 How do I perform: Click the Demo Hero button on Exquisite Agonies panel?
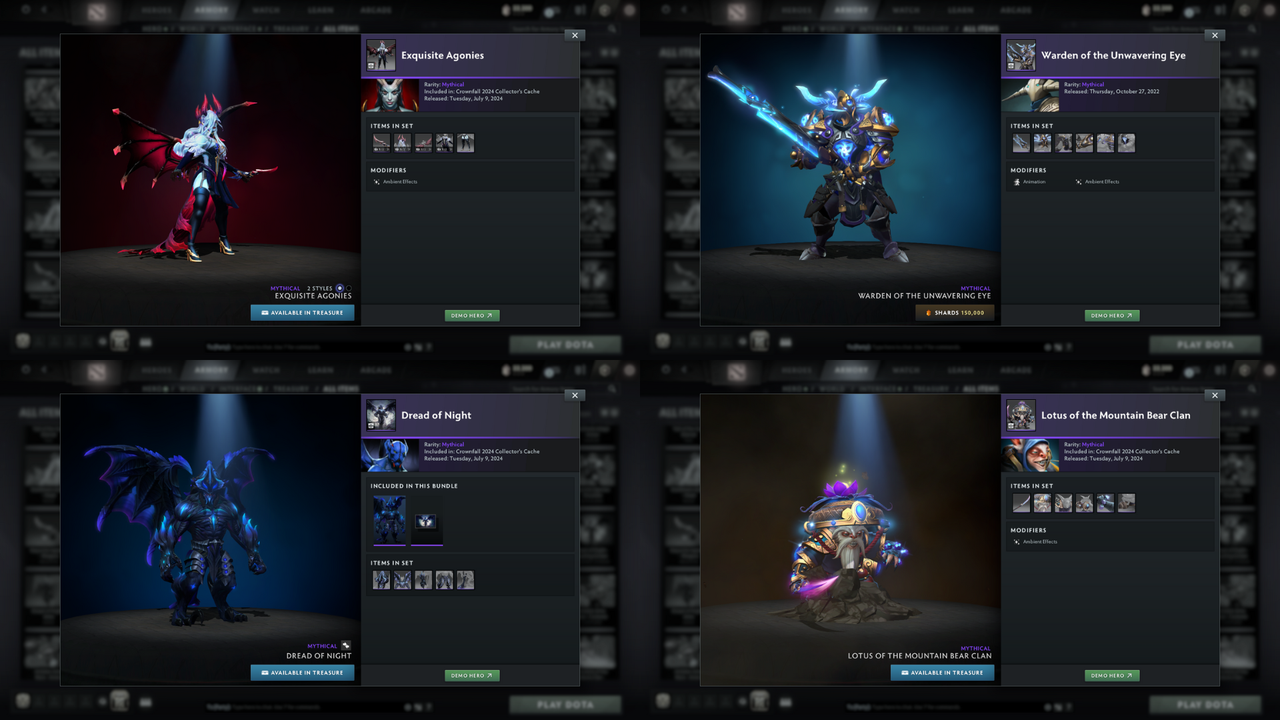[x=471, y=315]
